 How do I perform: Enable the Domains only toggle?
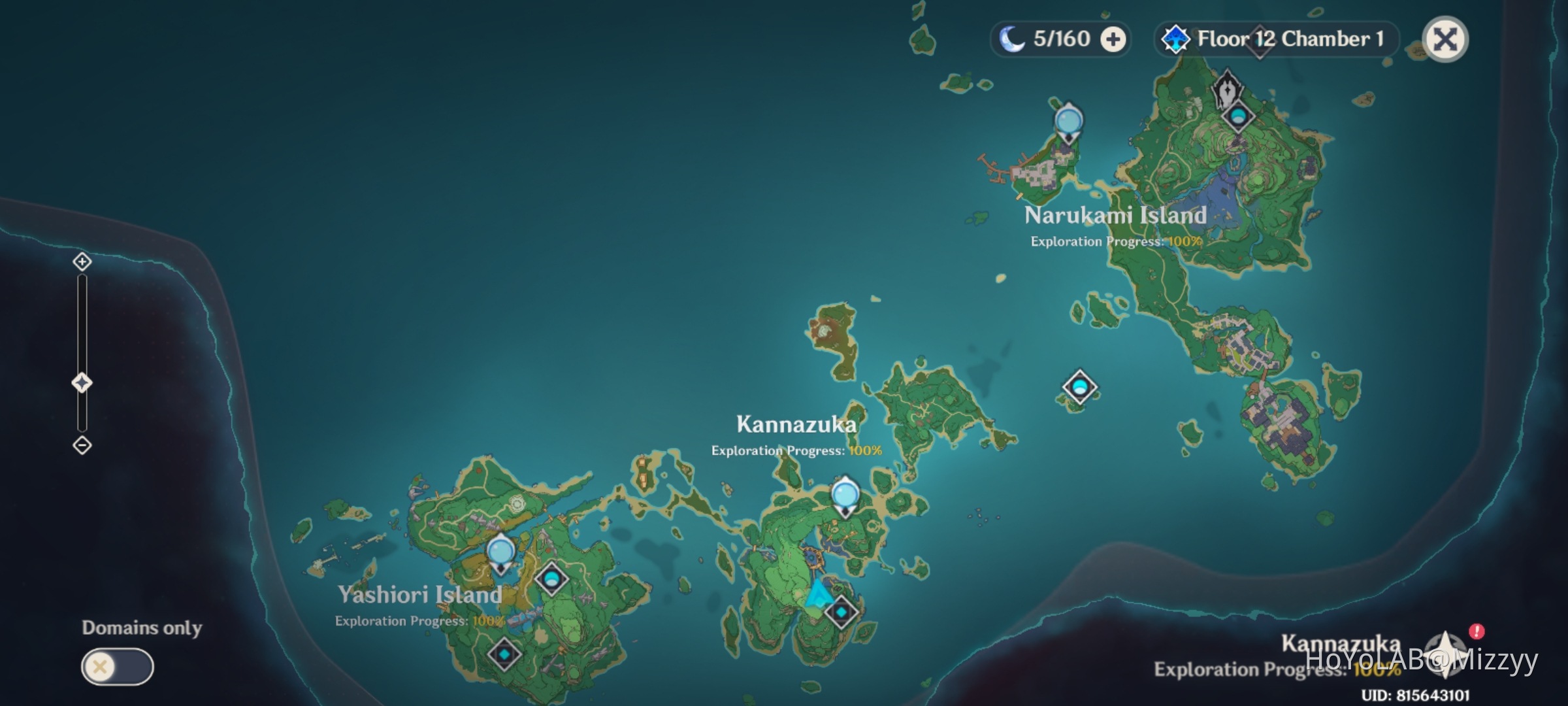point(118,667)
